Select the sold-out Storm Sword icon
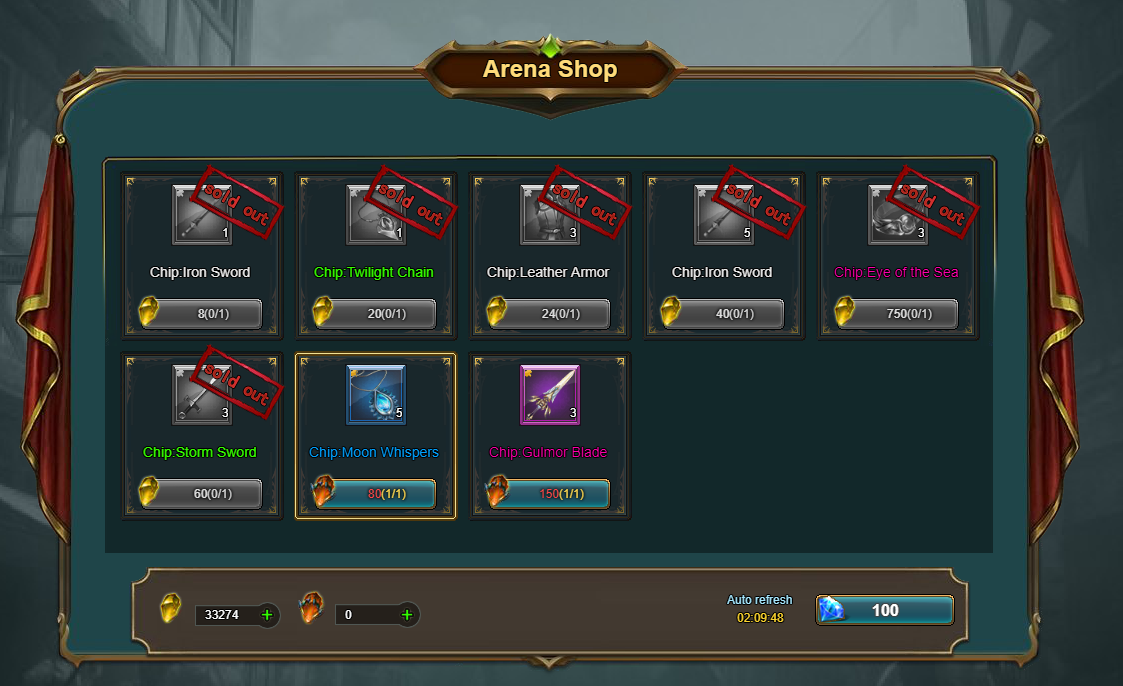The height and width of the screenshot is (686, 1123). coord(202,394)
